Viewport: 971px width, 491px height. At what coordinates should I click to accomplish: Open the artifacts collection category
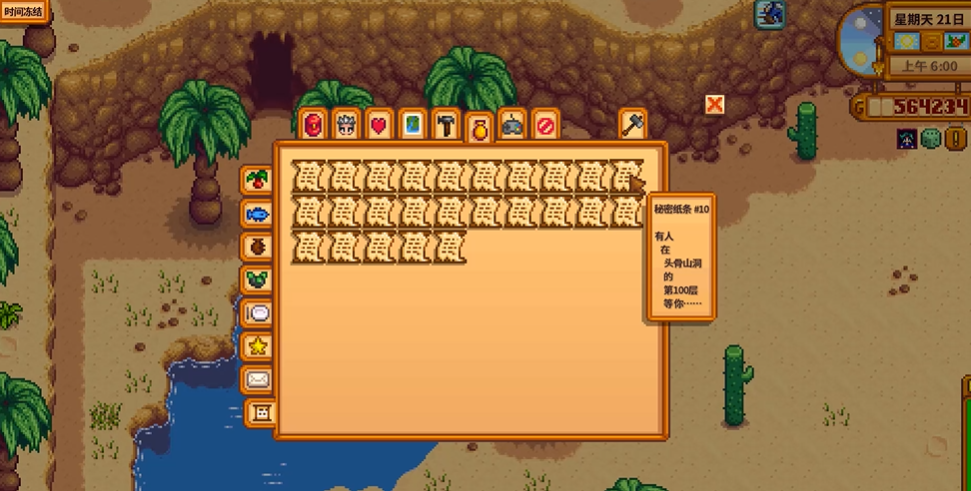257,247
